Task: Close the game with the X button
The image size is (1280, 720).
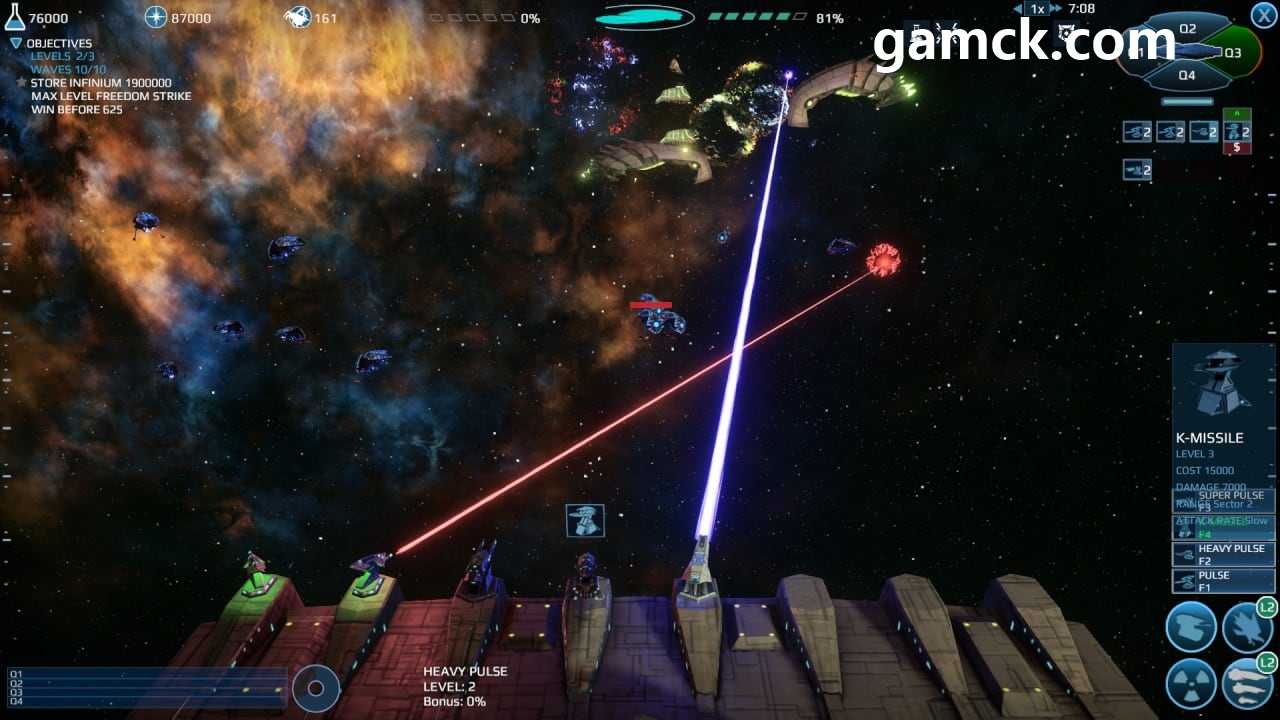Action: 1263,15
